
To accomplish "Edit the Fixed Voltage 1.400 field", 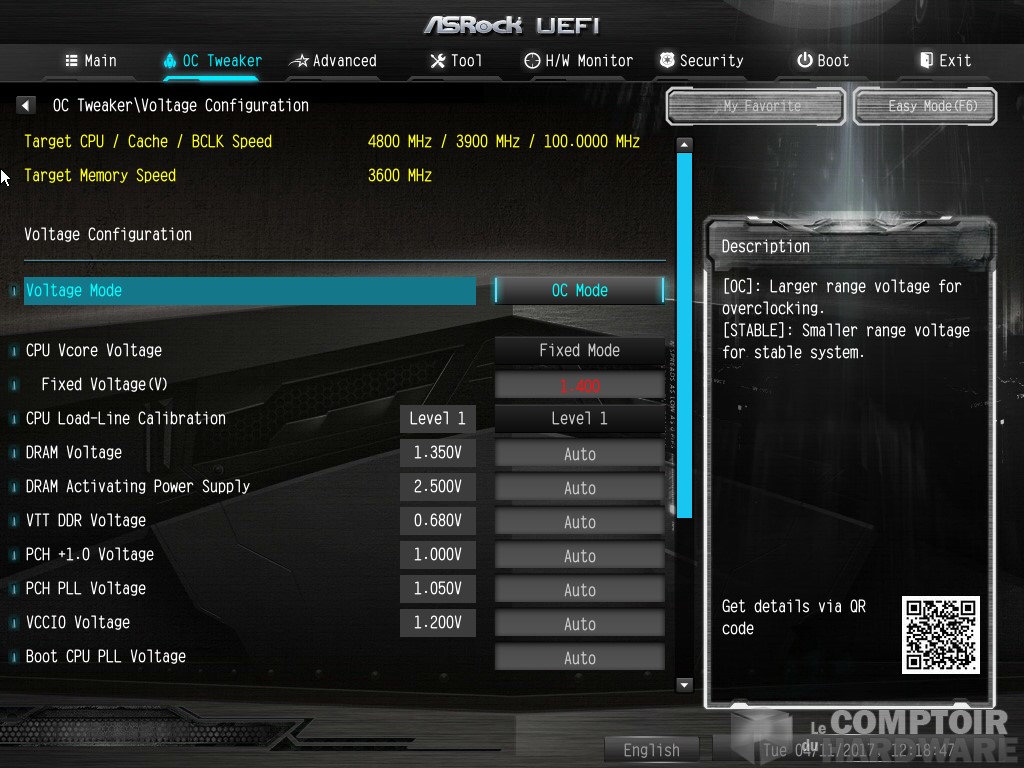I will [x=579, y=385].
